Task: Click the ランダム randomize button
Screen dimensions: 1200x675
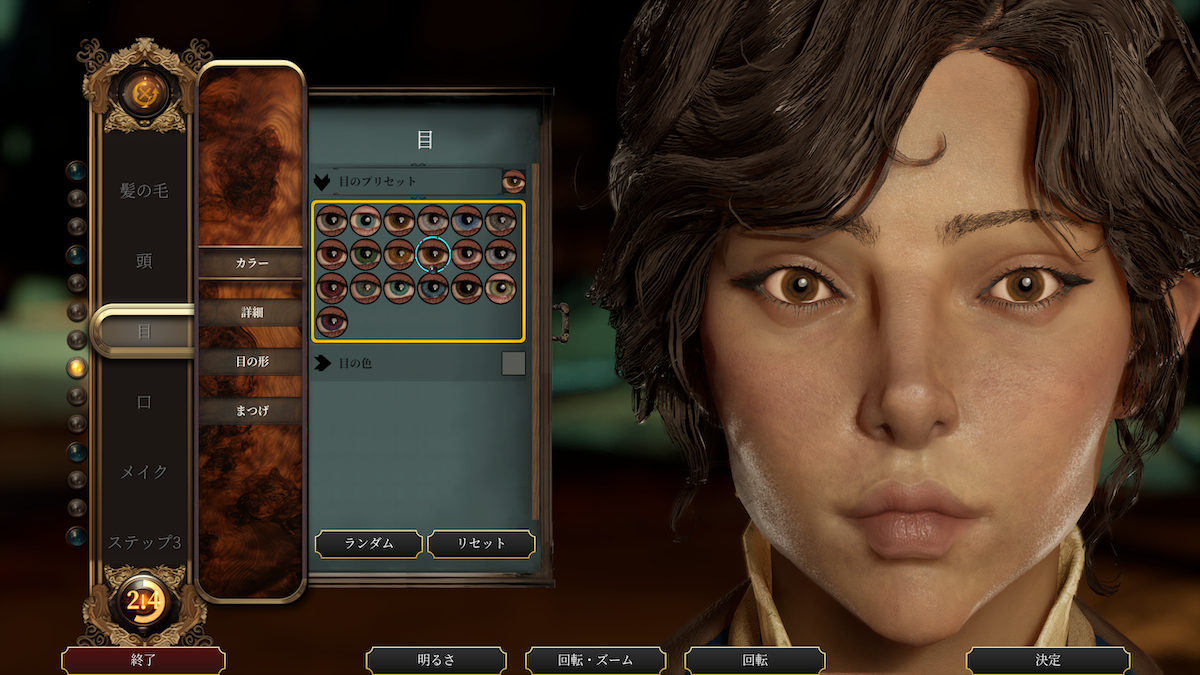Action: (x=369, y=544)
